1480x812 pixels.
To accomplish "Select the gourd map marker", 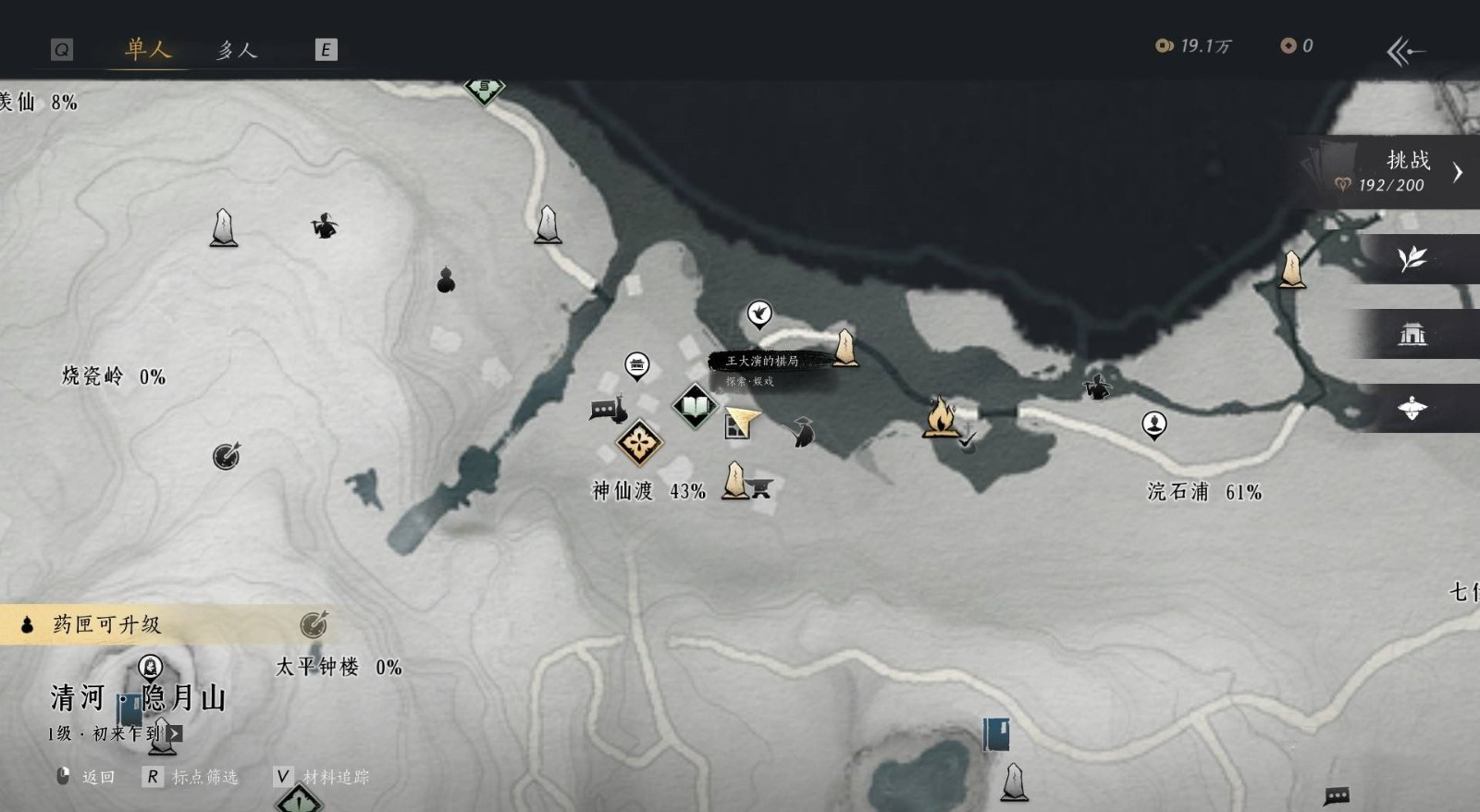I will [x=446, y=279].
